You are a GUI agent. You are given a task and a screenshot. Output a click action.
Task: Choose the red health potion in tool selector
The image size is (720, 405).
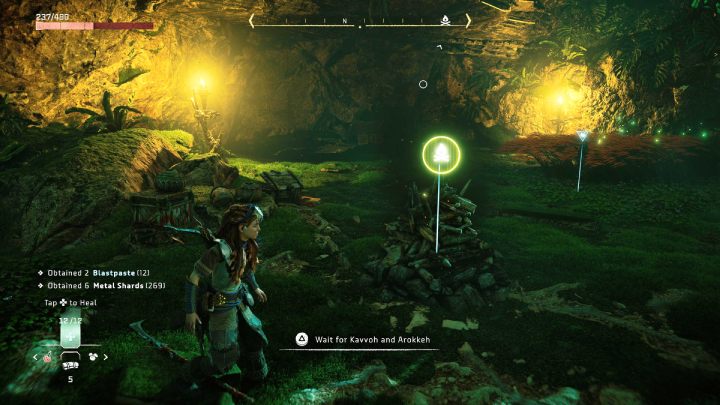[x=48, y=356]
